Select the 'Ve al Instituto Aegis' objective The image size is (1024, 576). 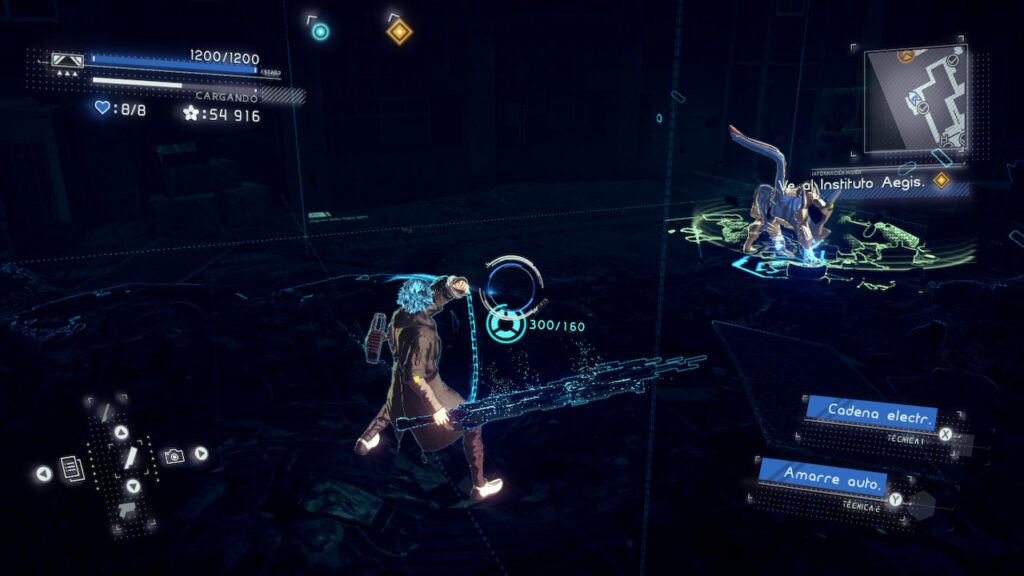[x=868, y=184]
